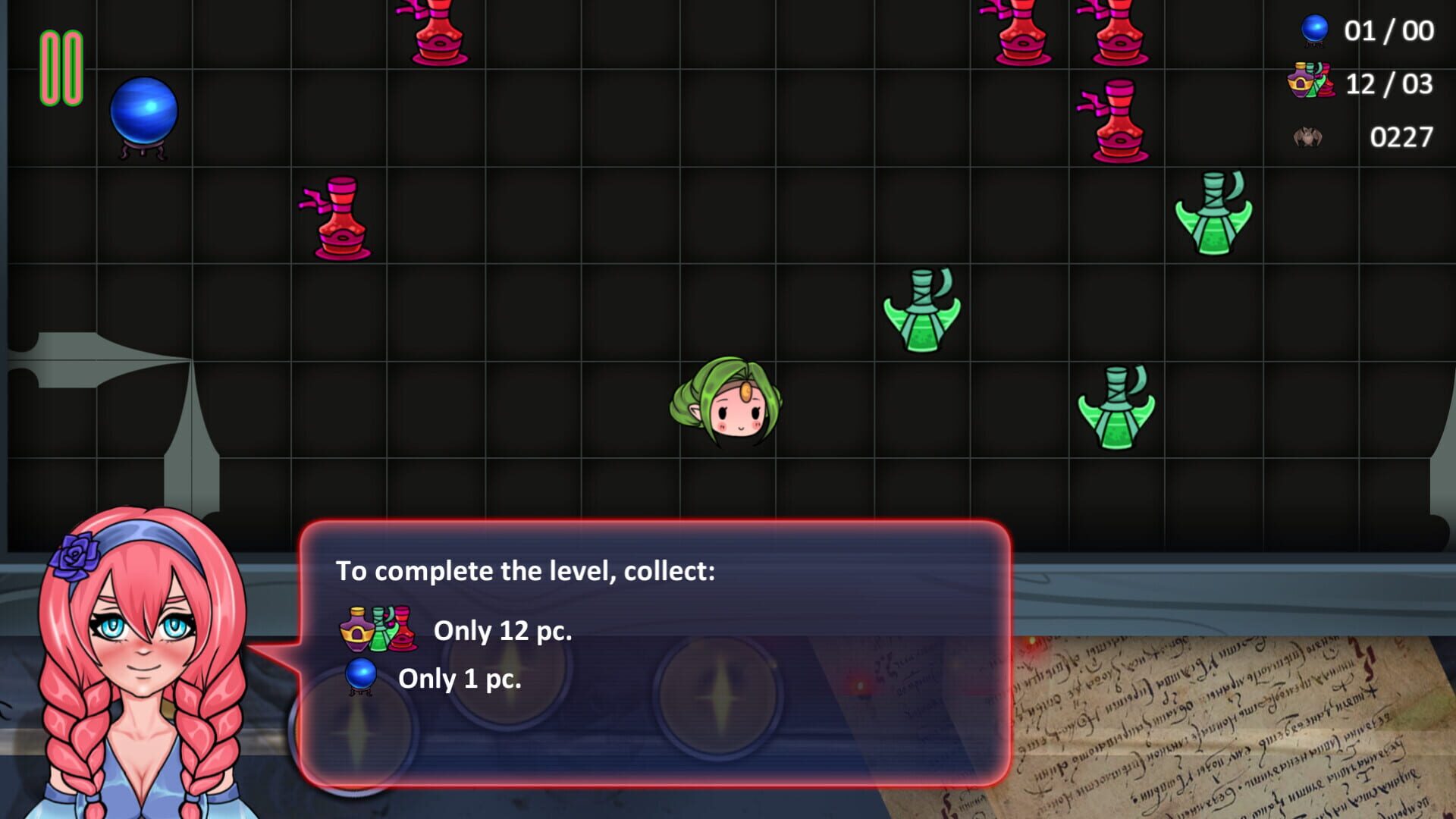
Task: Click the green potion in the board center
Action: pos(921,311)
